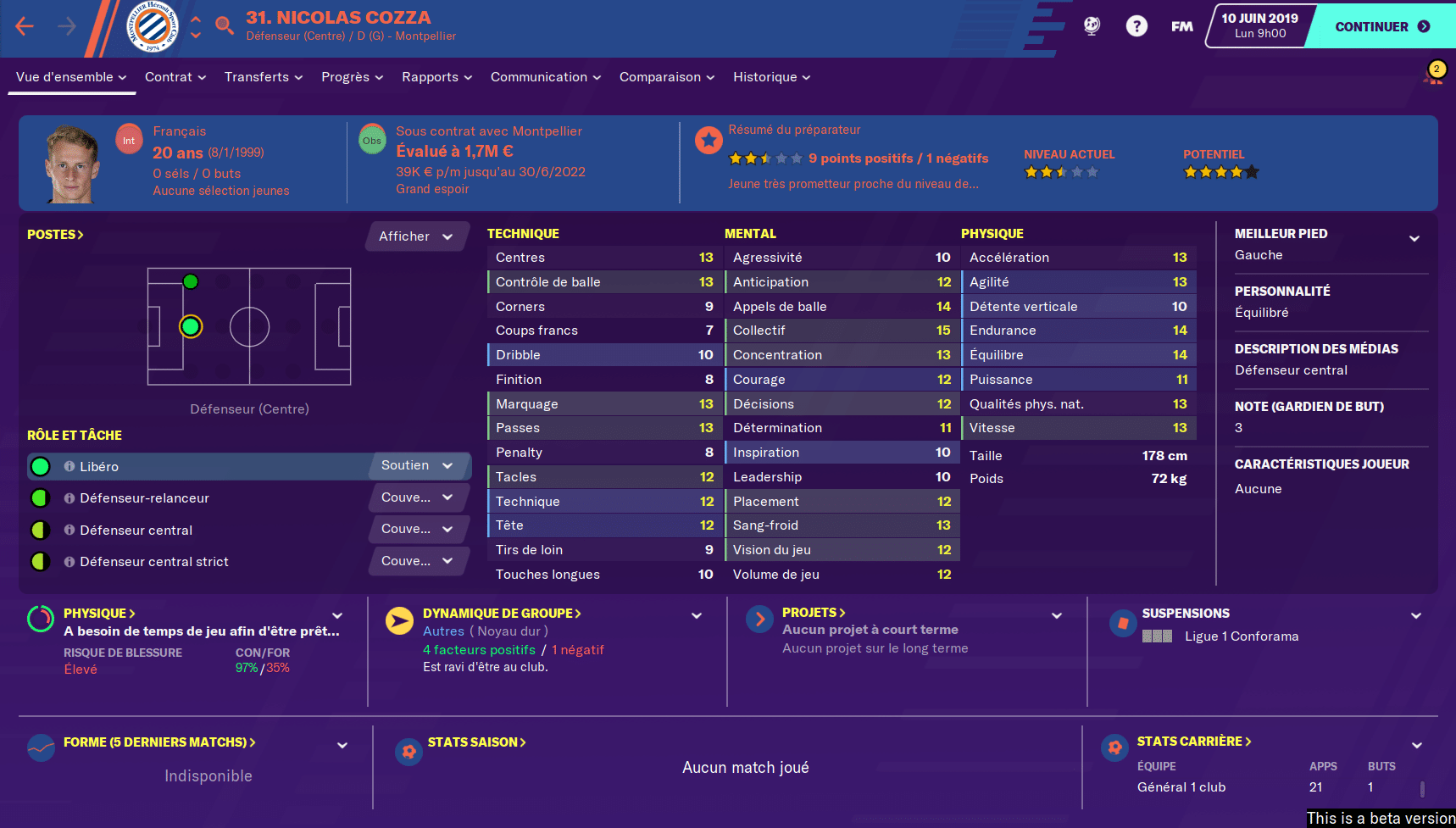Expand the SUSPENSIONS panel dropdown arrow

tap(1416, 616)
